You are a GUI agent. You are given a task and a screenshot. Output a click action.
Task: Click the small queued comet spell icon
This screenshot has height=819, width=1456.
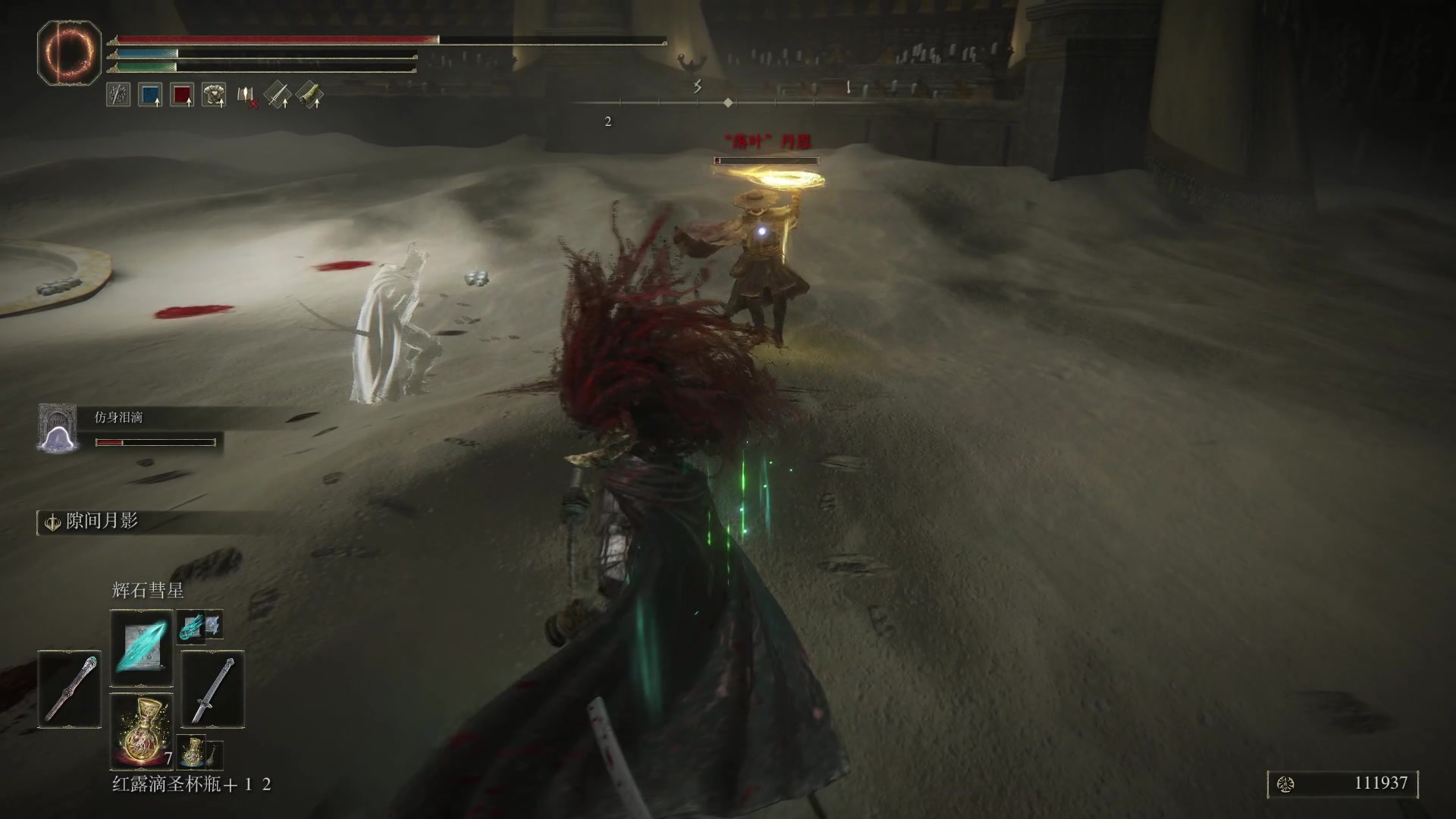click(x=190, y=626)
